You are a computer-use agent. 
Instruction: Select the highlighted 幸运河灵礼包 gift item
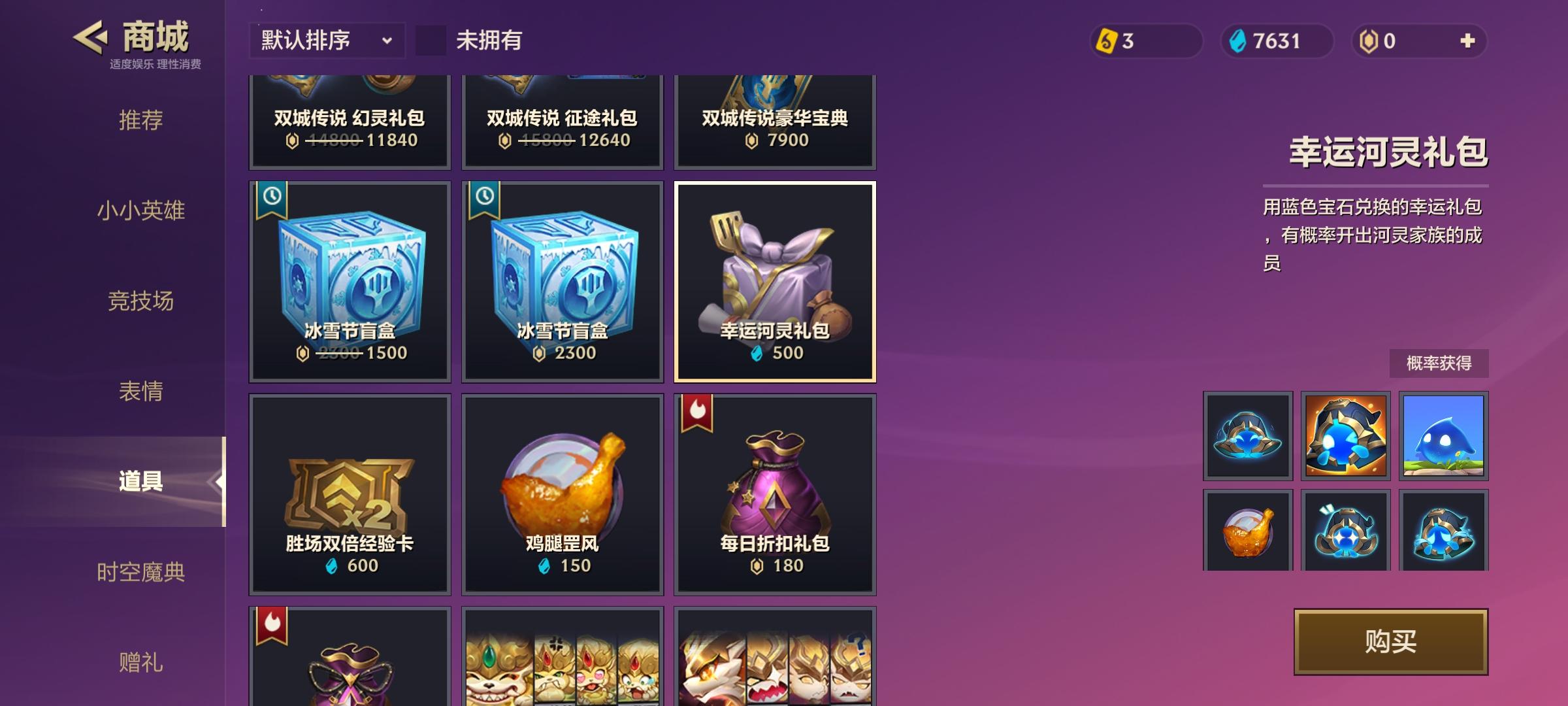(x=775, y=281)
